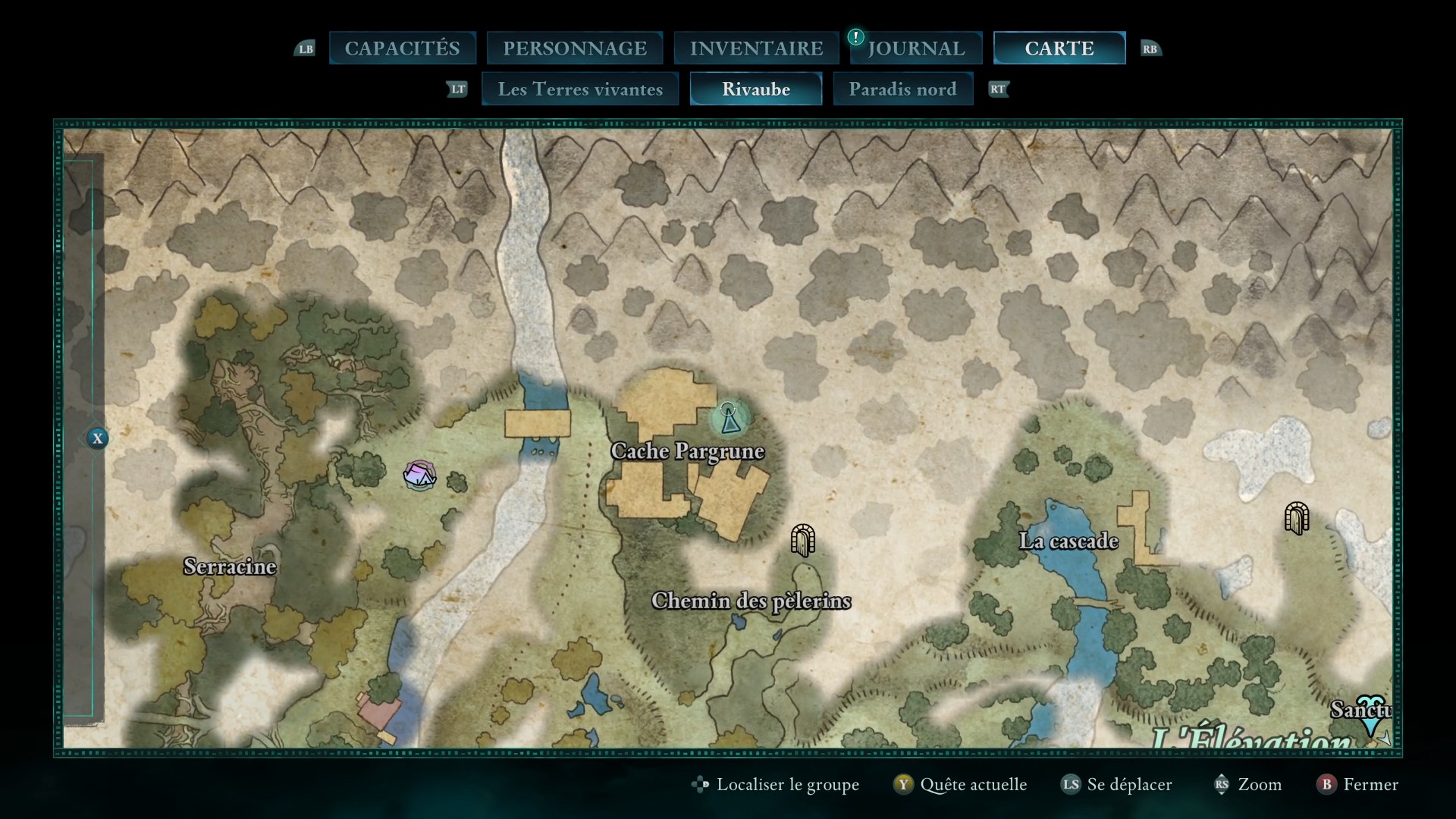Screen dimensions: 1456x819
Task: Switch to Paradis nord map
Action: 902,89
